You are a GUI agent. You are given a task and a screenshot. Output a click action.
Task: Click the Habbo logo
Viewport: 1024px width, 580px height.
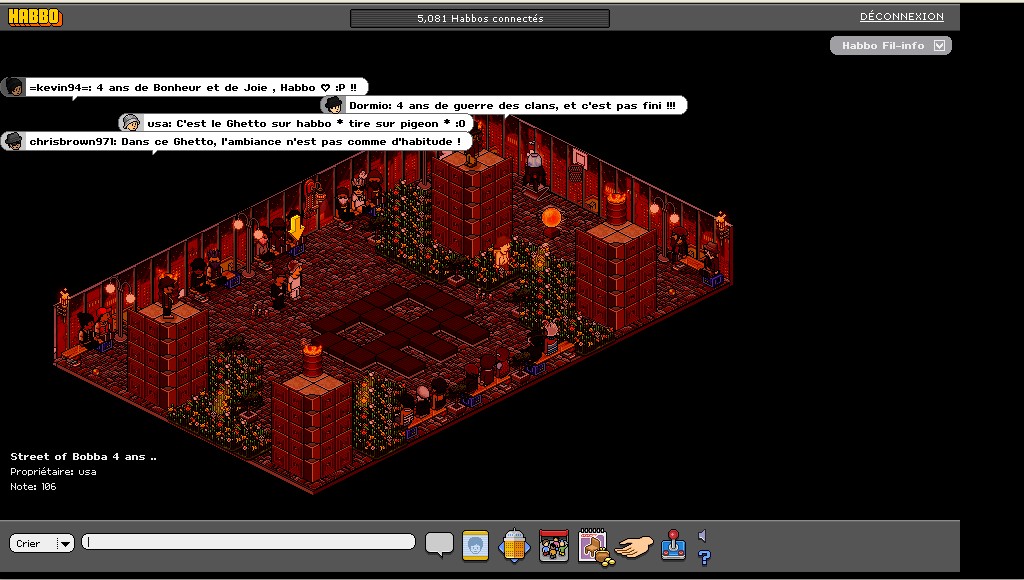click(35, 17)
